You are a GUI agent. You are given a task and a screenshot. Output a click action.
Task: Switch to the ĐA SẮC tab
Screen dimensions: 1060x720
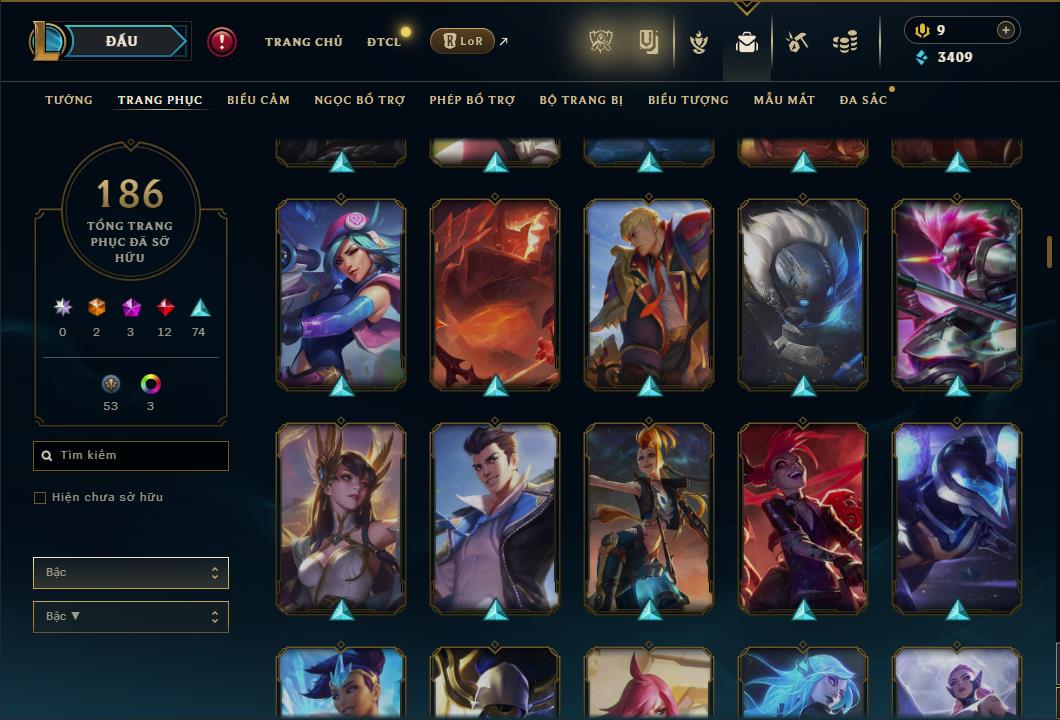point(863,100)
